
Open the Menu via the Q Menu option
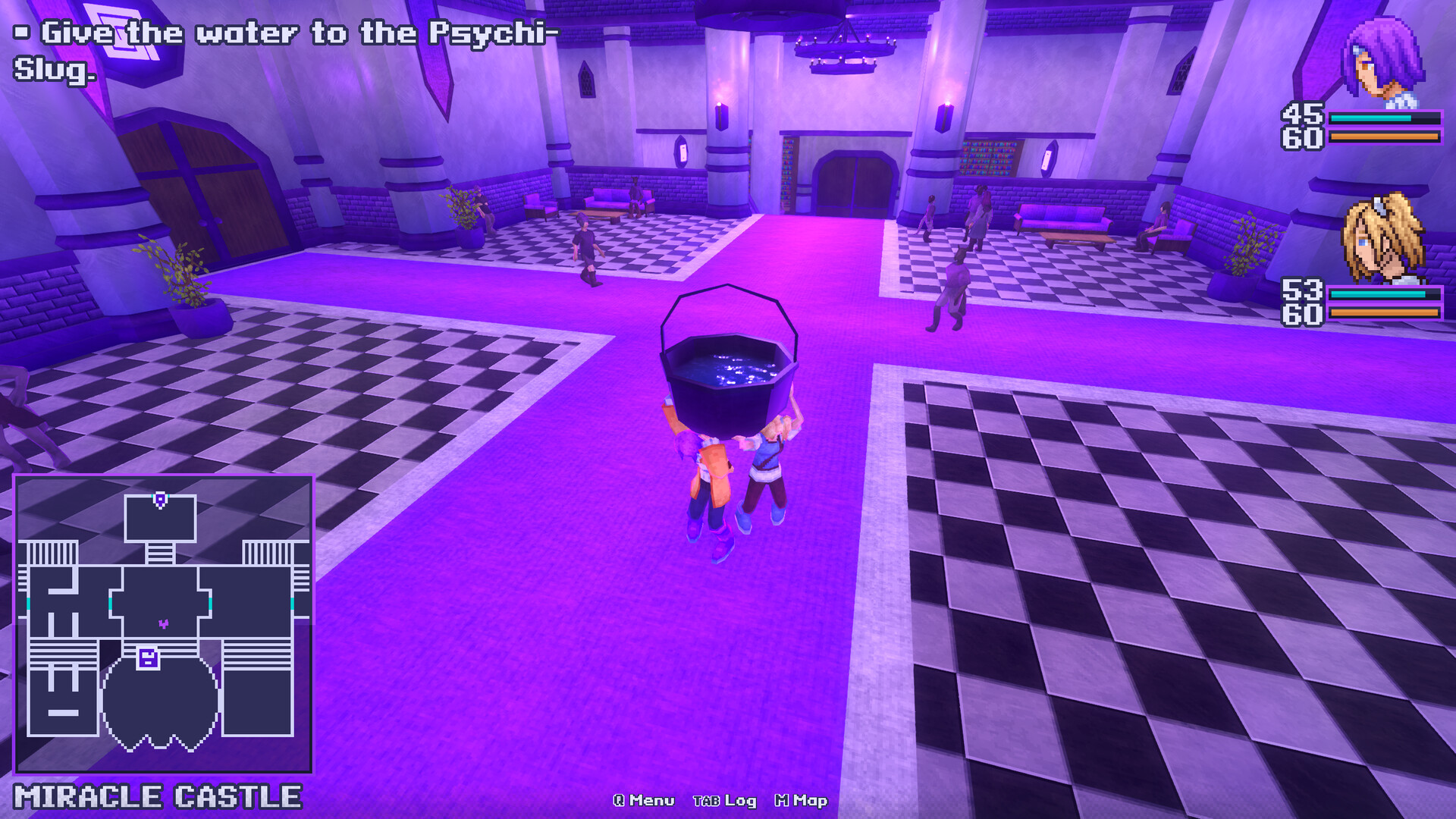click(641, 799)
